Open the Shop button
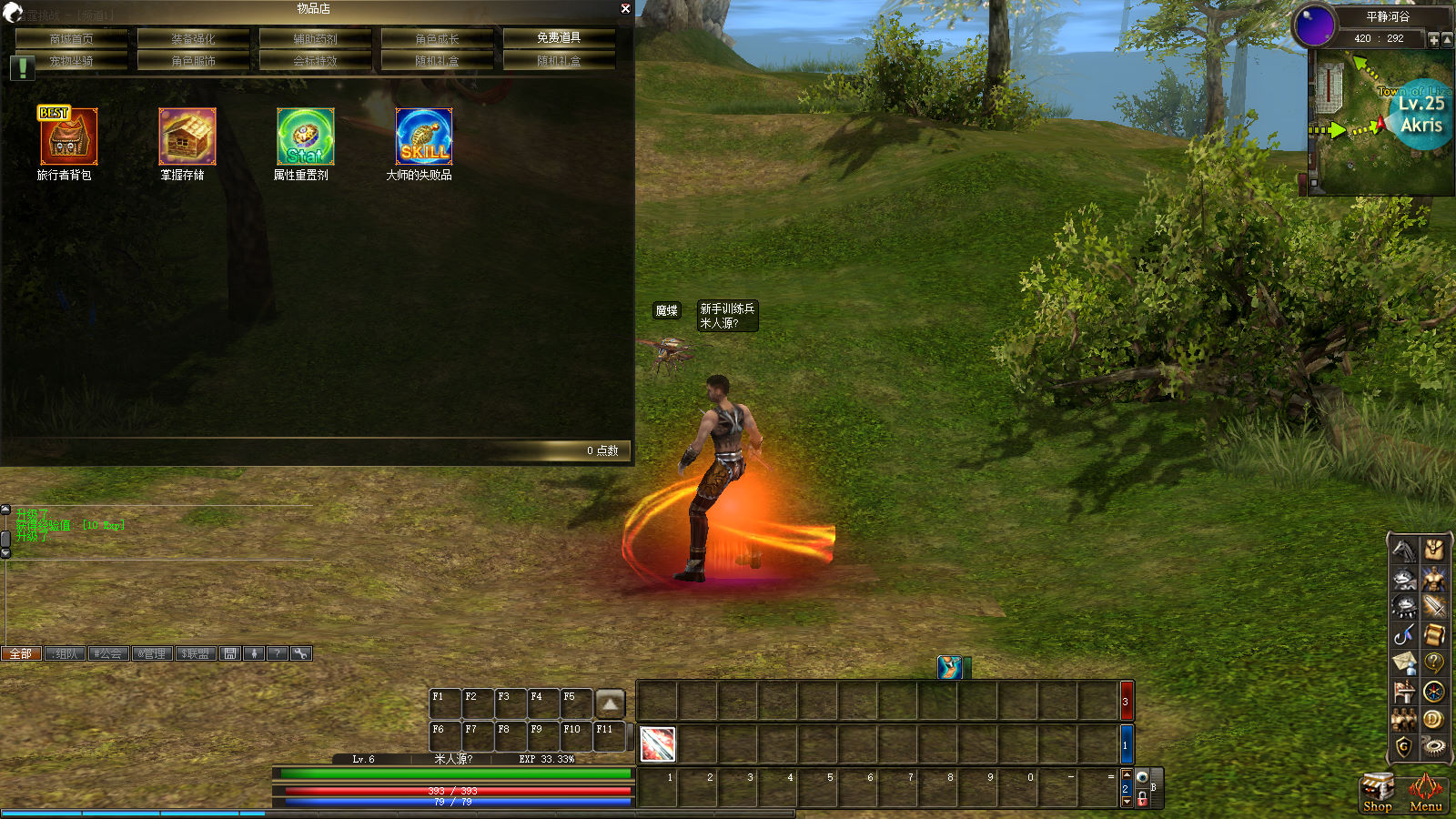This screenshot has height=819, width=1456. tap(1377, 793)
